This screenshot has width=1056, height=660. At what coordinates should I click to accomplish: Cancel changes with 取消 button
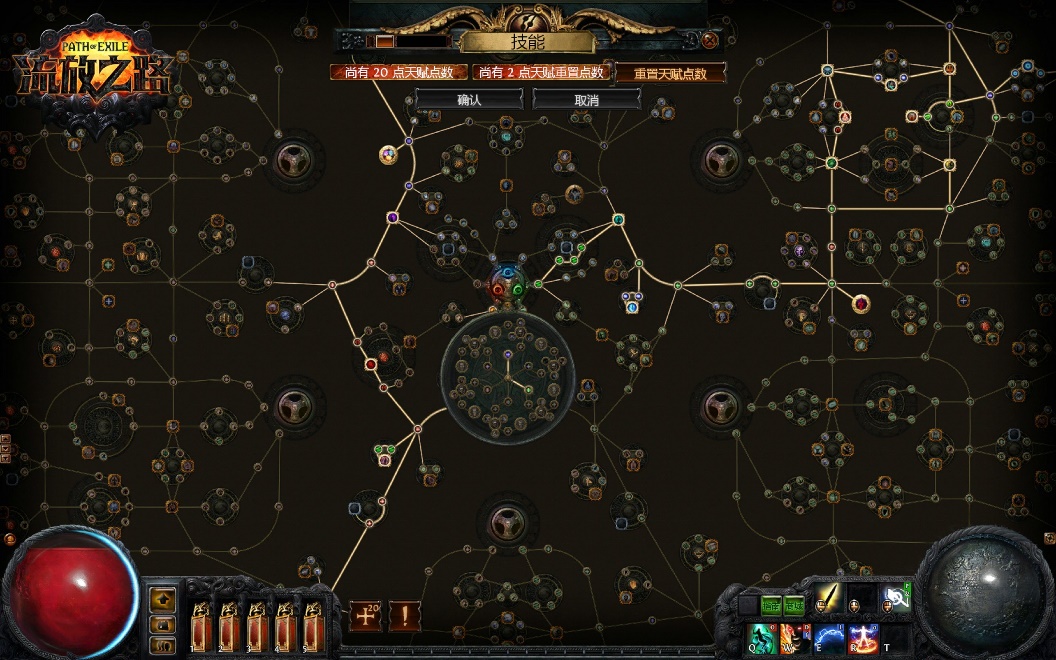click(x=586, y=100)
